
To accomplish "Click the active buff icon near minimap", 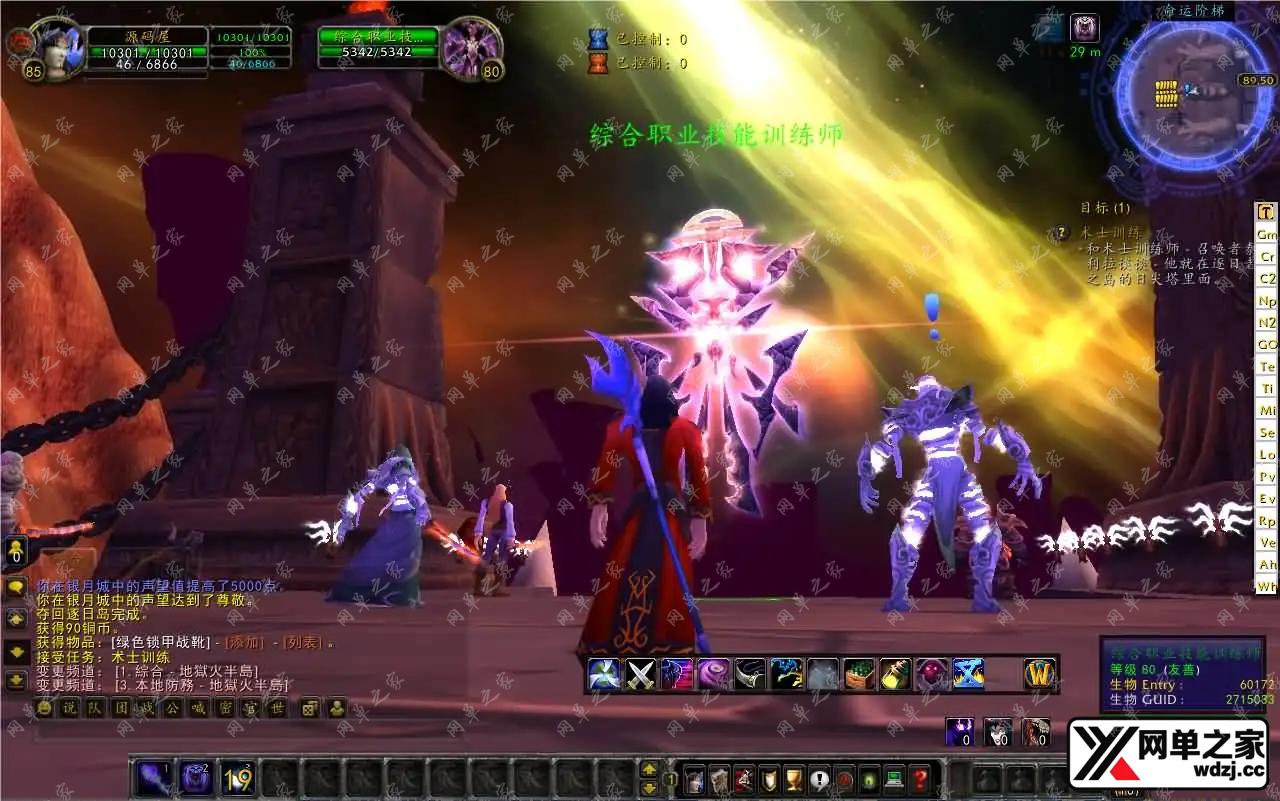I will coord(1084,28).
